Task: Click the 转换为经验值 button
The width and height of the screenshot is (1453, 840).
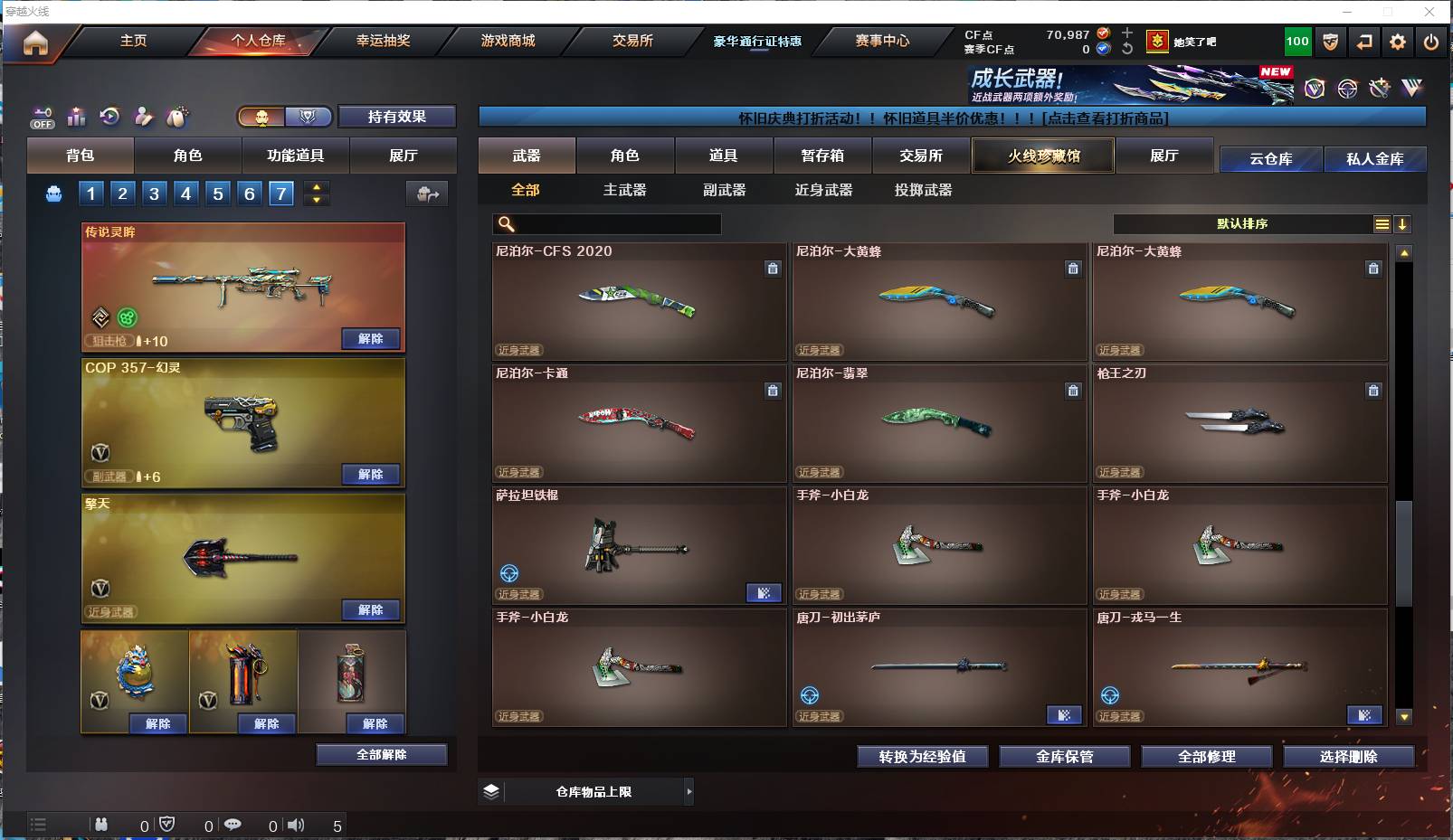Action: click(922, 757)
